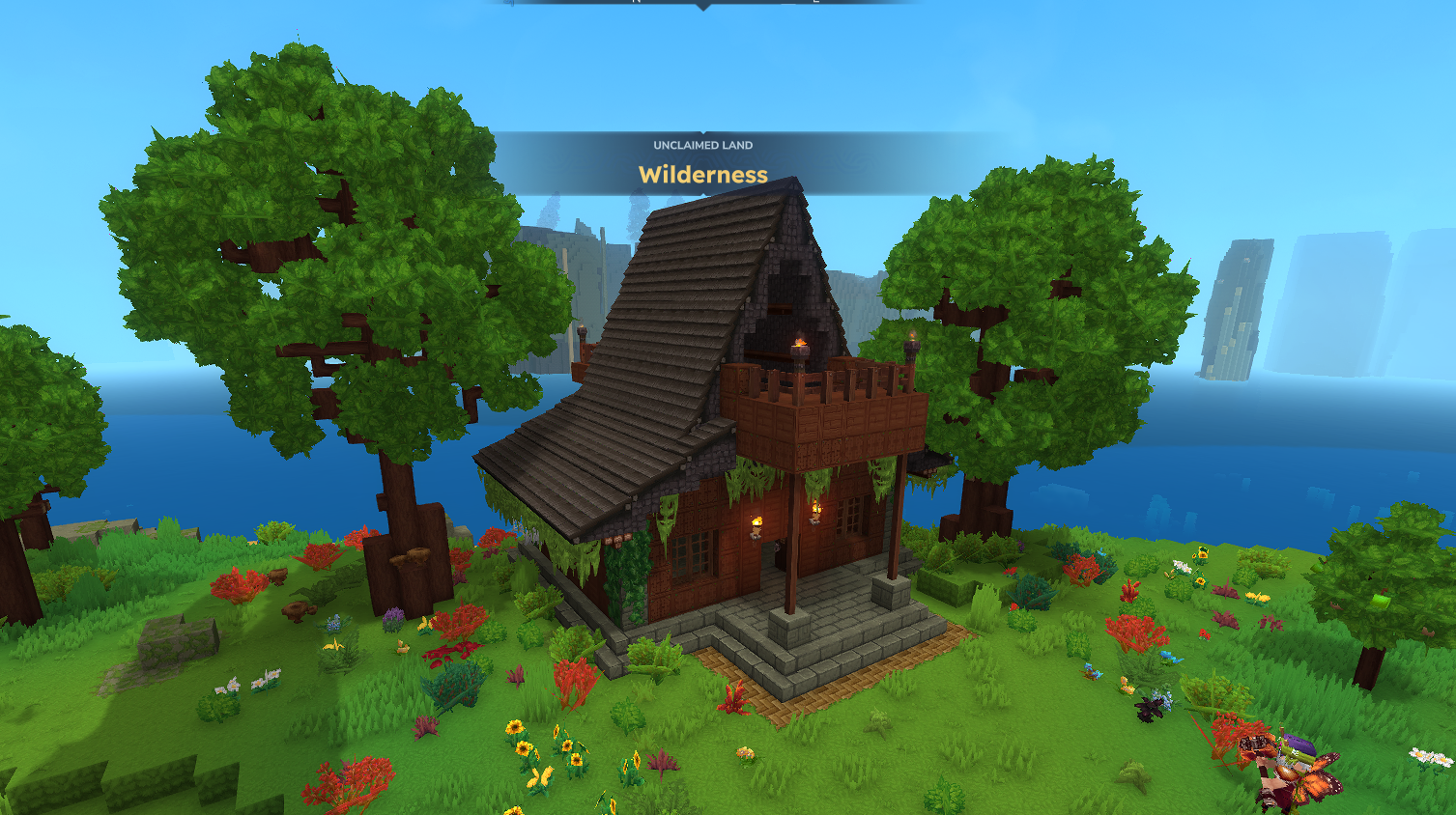Click the N marker on the compass bar
This screenshot has width=1456, height=815.
coord(636,4)
